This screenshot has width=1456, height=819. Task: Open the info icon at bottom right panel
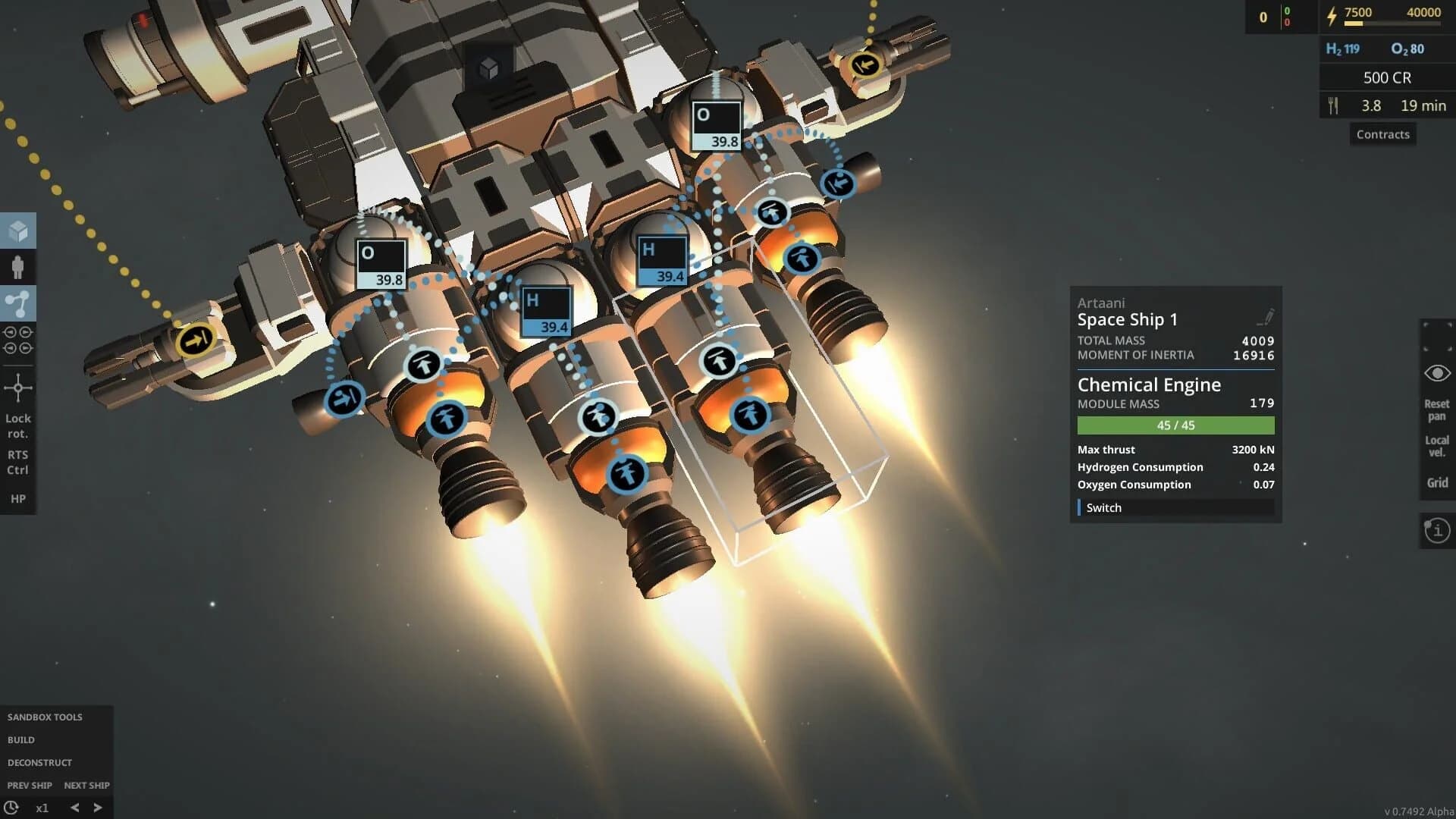pyautogui.click(x=1437, y=529)
